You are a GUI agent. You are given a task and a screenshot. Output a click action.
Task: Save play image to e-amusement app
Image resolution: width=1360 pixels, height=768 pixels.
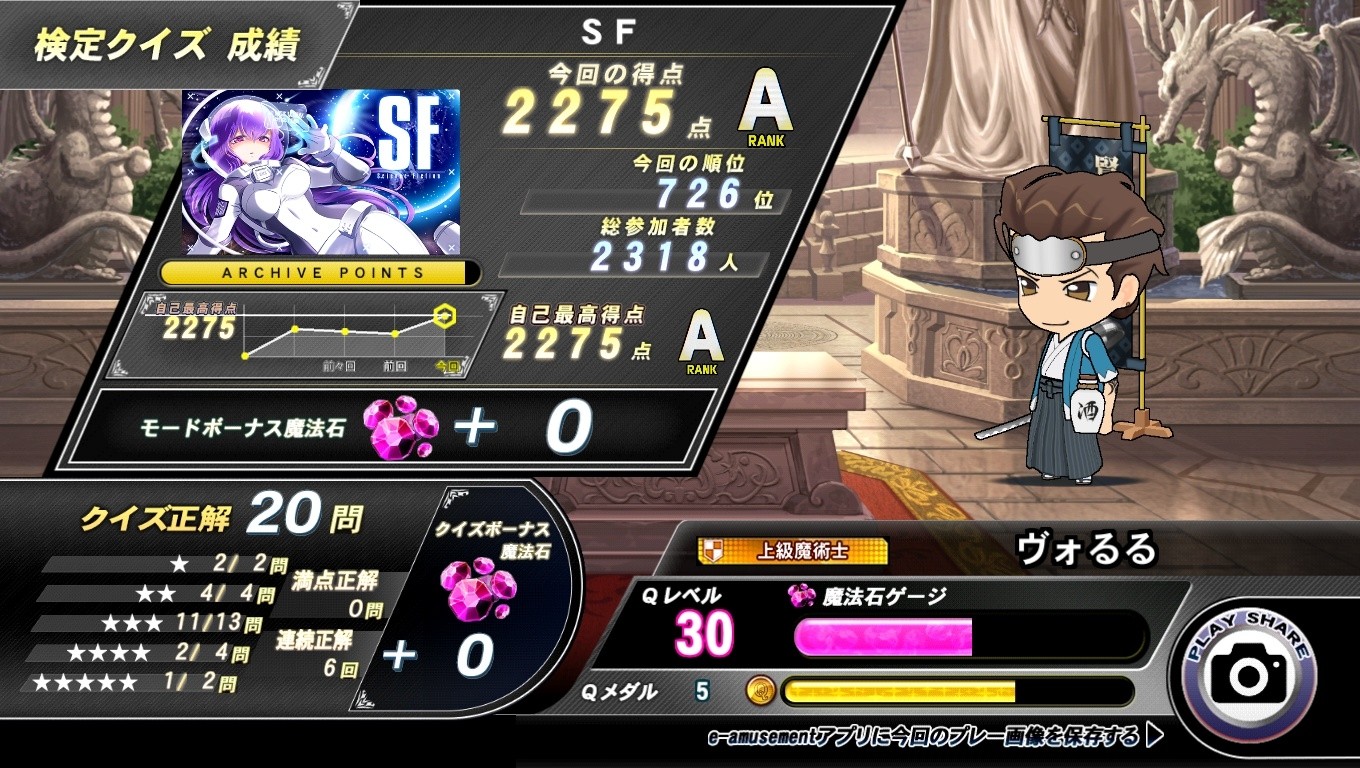(935, 737)
